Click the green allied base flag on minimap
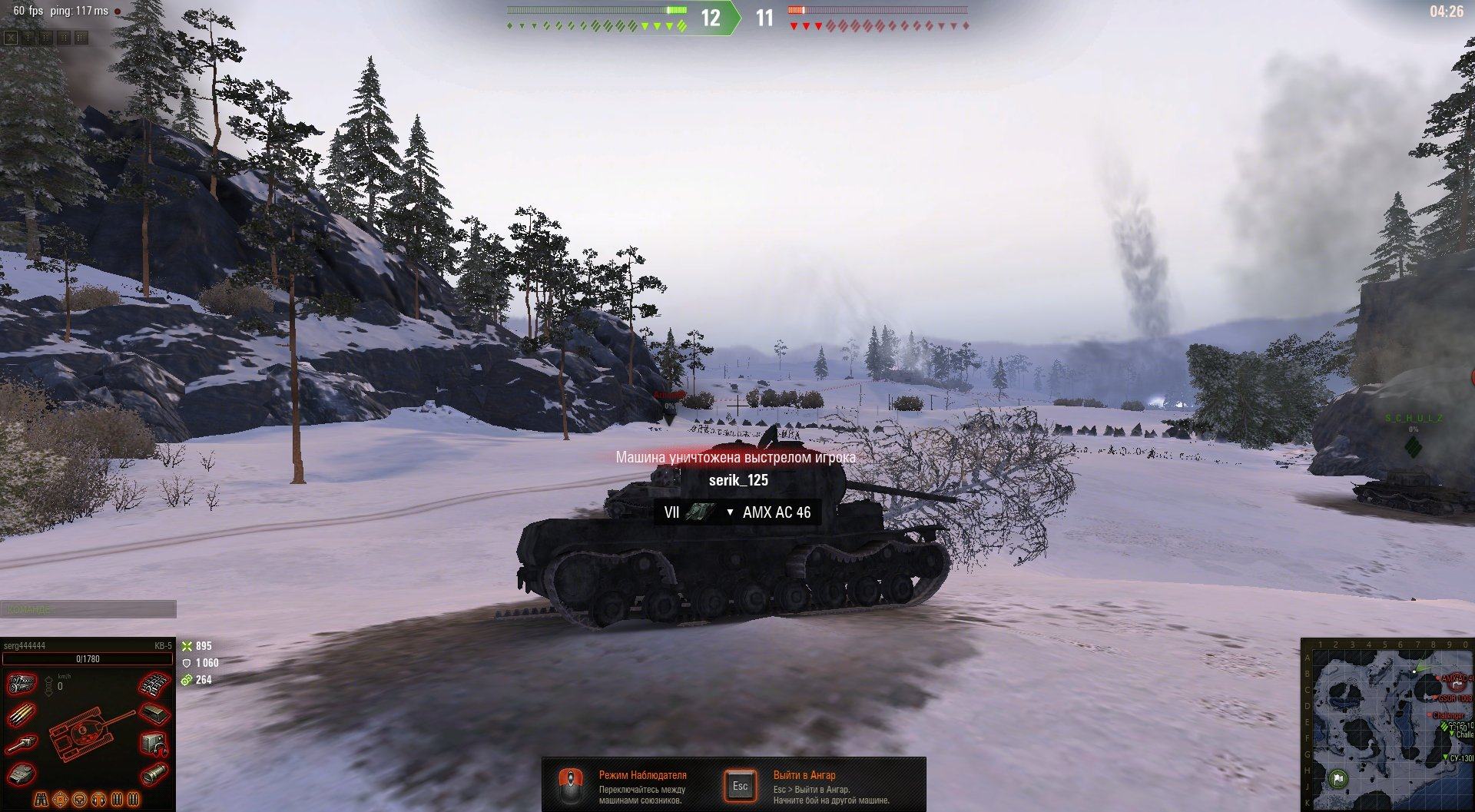The width and height of the screenshot is (1475, 812). click(1338, 780)
